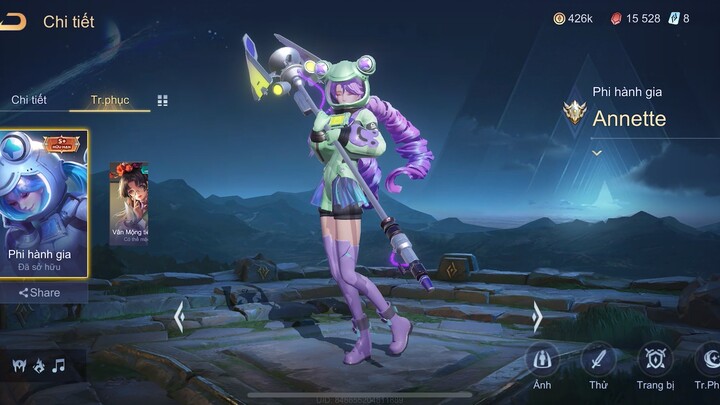Viewport: 720px width, 405px height.
Task: Click the music note effect icon
Action: [58, 365]
